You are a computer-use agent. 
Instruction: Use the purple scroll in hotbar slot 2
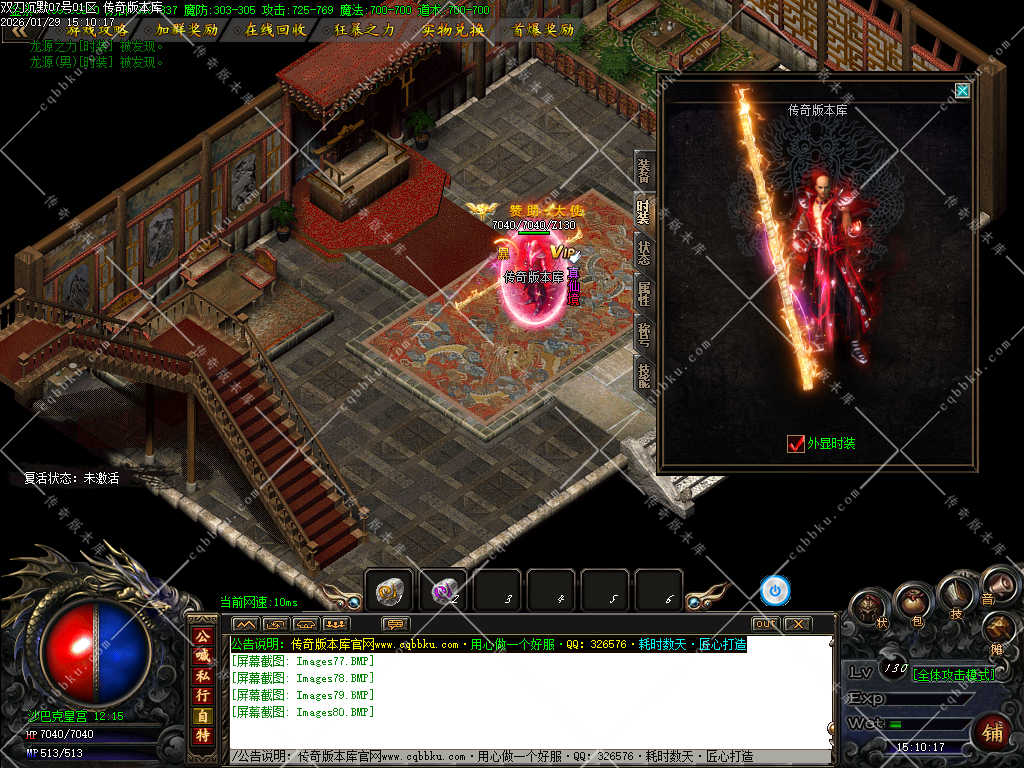click(443, 591)
